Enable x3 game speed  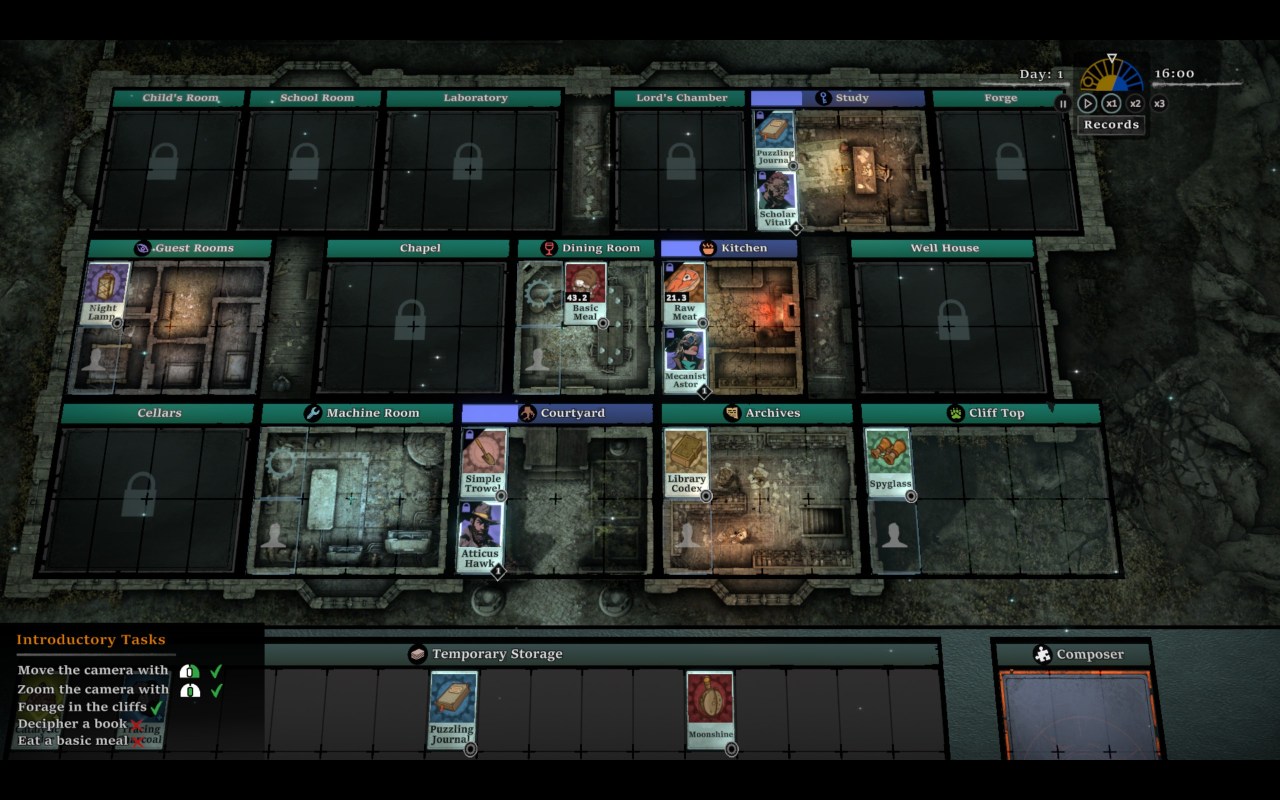coord(1159,103)
